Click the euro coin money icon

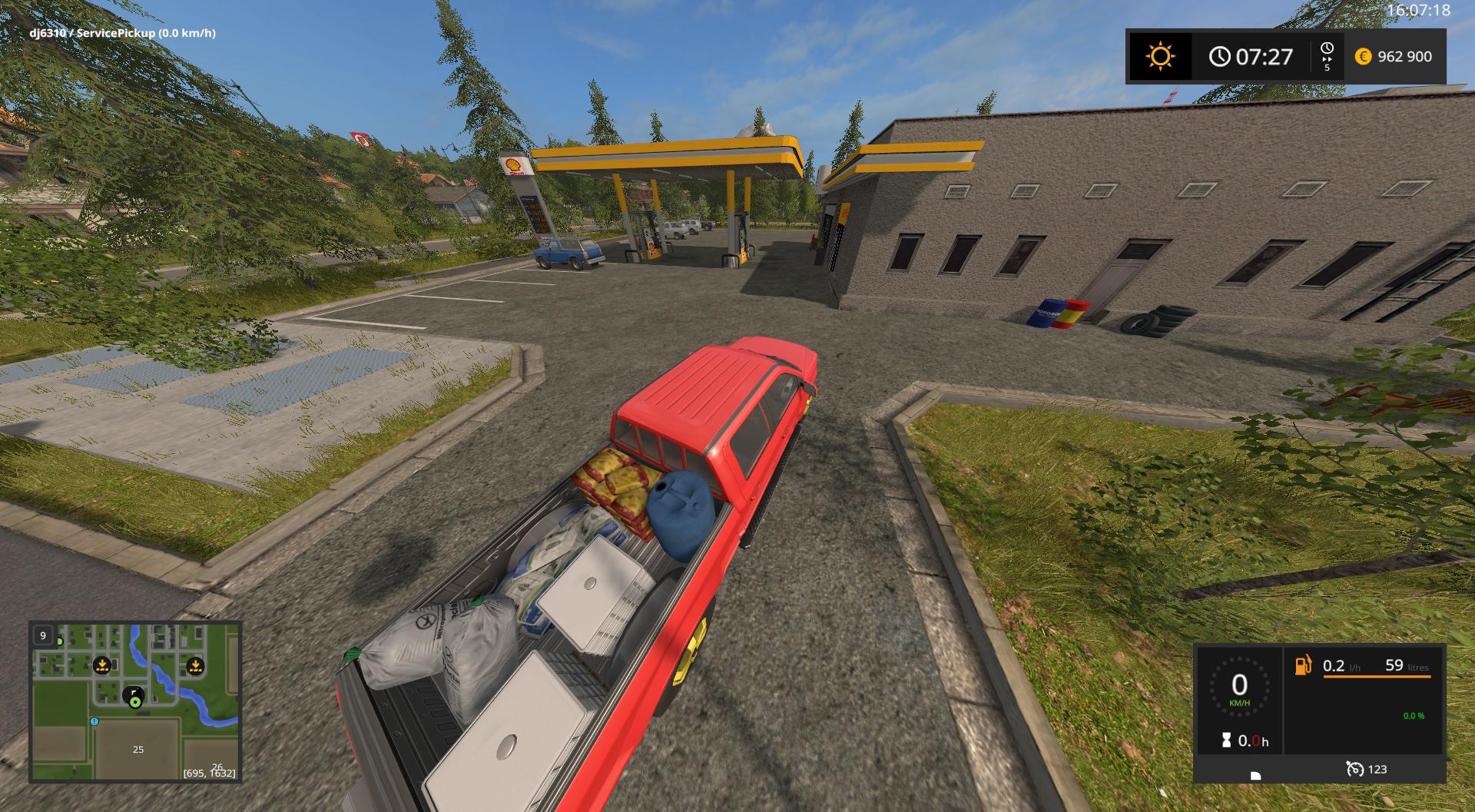click(1363, 57)
